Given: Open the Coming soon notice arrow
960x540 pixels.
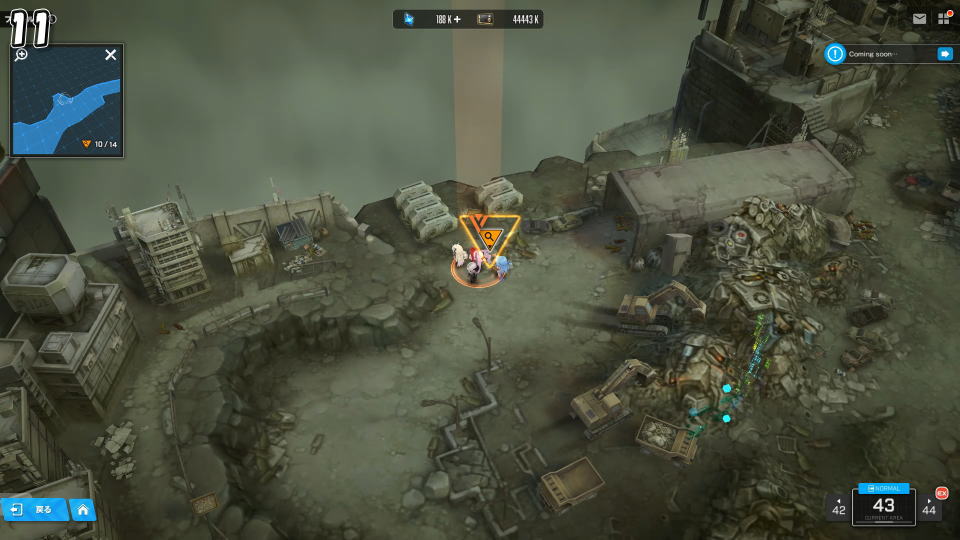Looking at the screenshot, I should pos(944,54).
